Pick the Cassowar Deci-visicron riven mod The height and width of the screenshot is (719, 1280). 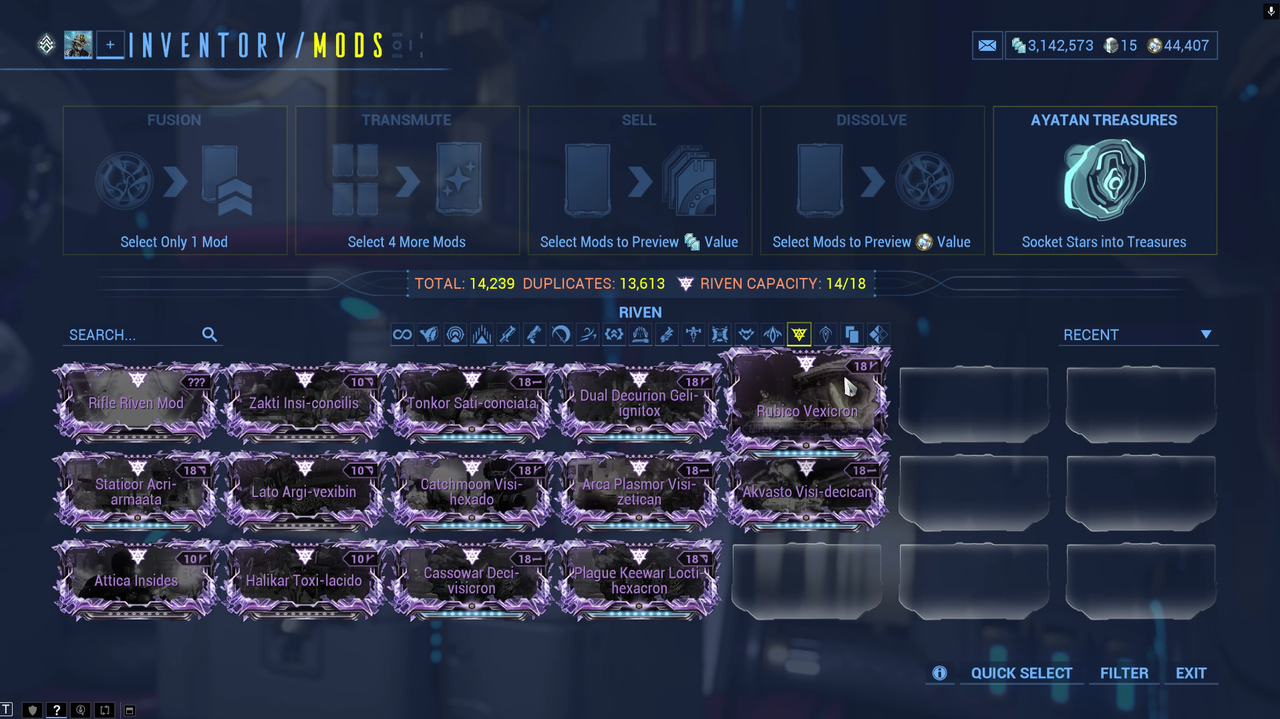(x=472, y=580)
